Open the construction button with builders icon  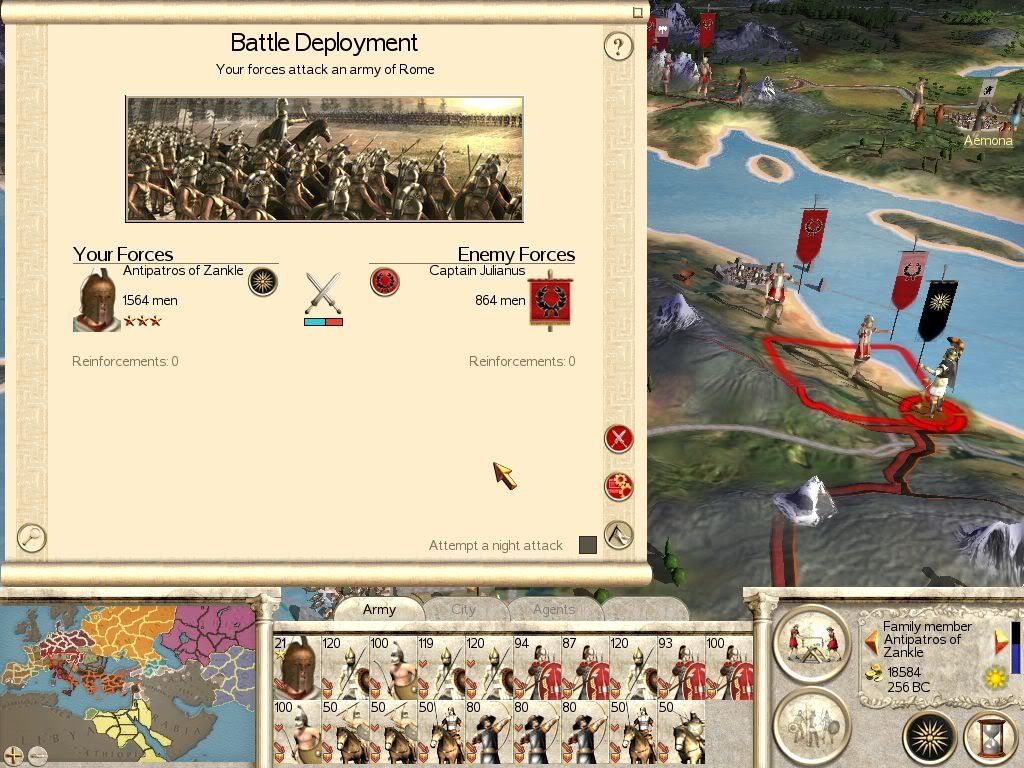(811, 642)
